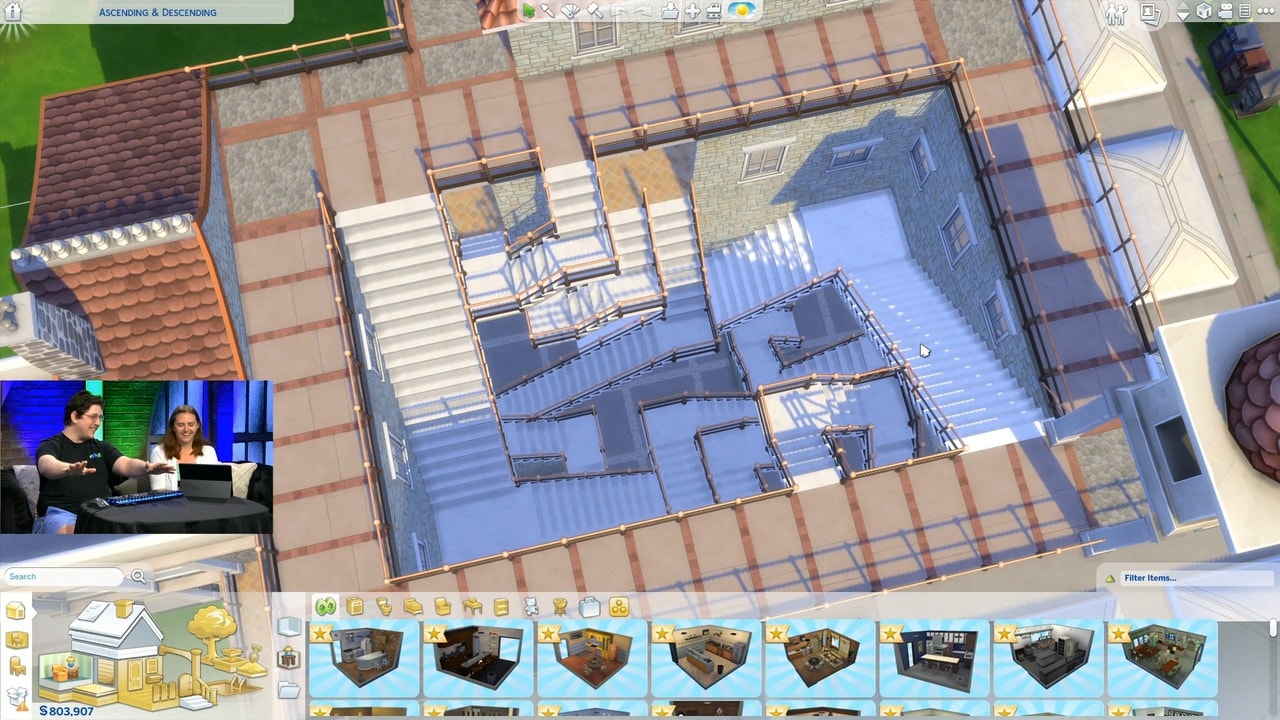Image resolution: width=1280 pixels, height=720 pixels.
Task: Click the Search text field
Action: point(63,577)
